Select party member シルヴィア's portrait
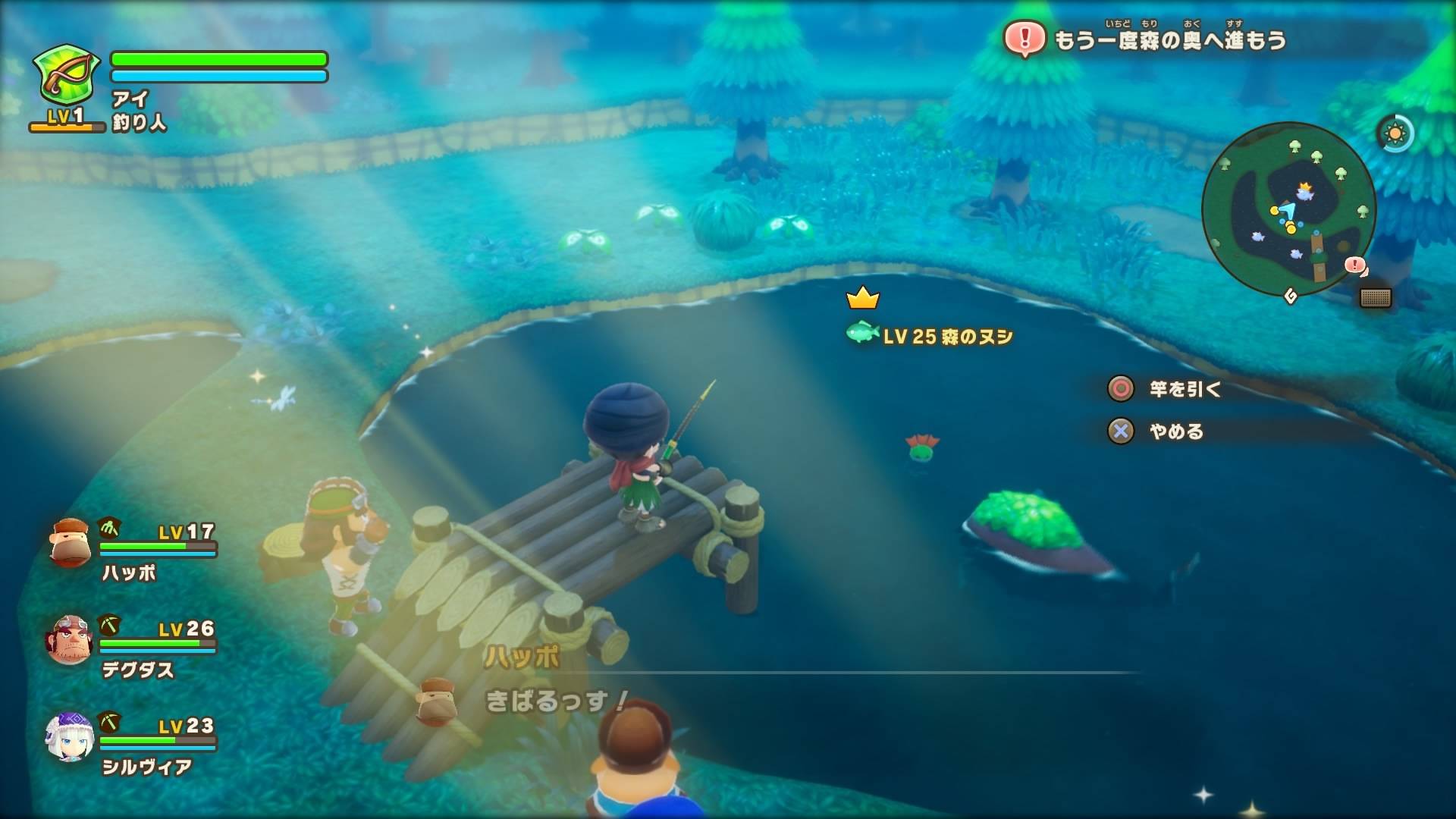This screenshot has width=1456, height=819. click(70, 736)
